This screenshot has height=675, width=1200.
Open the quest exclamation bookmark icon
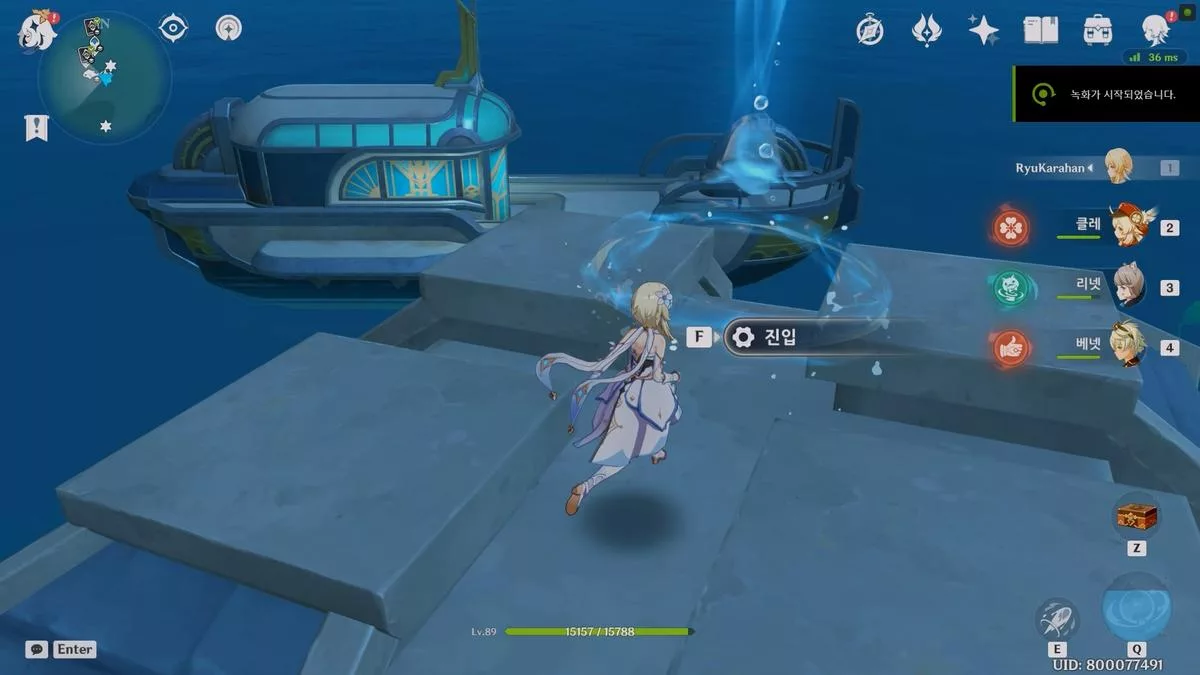(37, 127)
